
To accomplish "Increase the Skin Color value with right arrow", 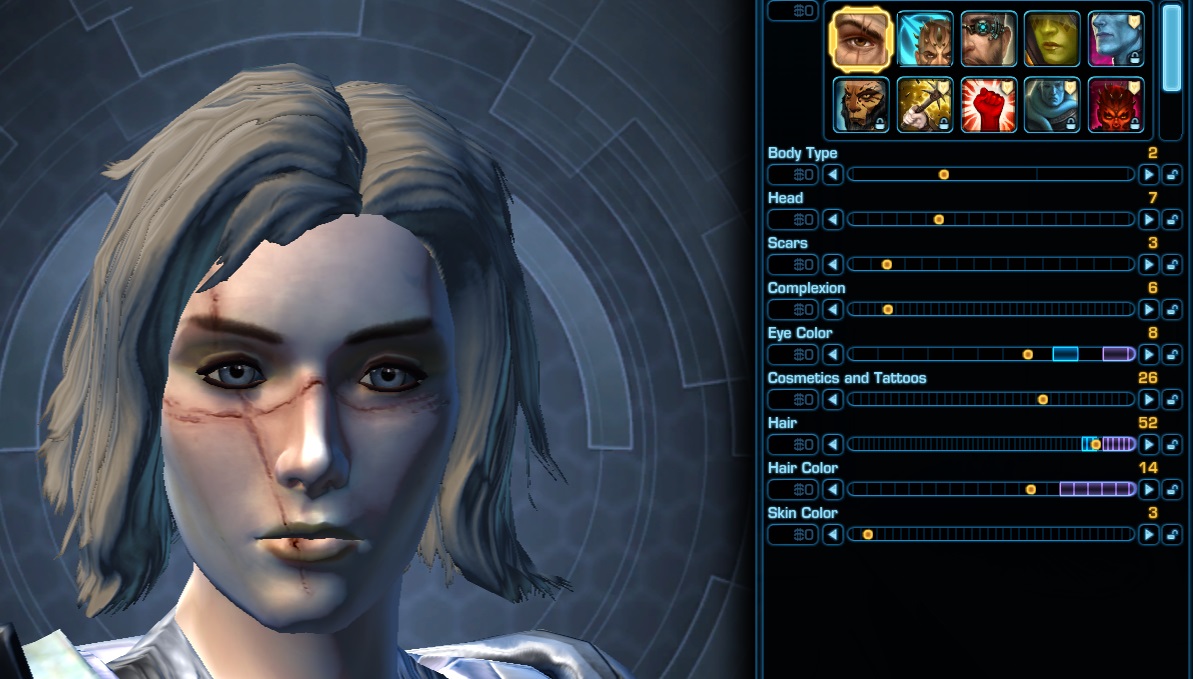I will click(1148, 534).
